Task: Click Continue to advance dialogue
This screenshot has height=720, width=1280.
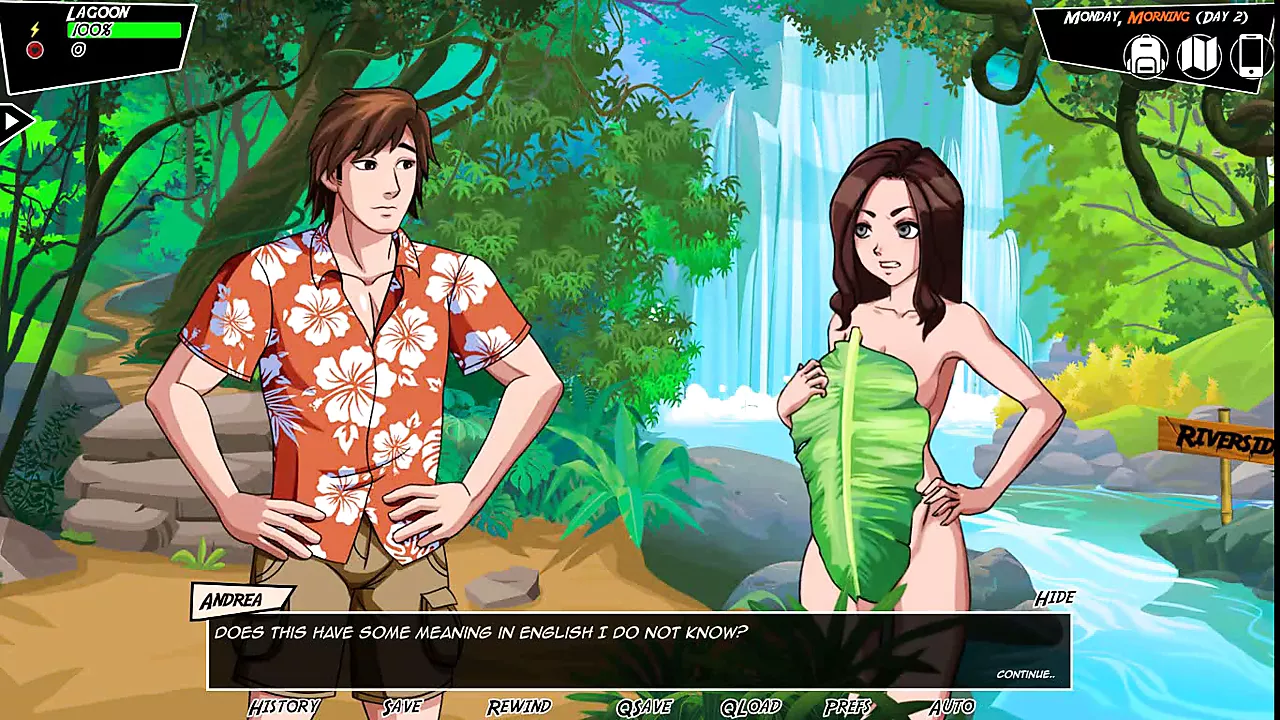Action: point(1025,674)
